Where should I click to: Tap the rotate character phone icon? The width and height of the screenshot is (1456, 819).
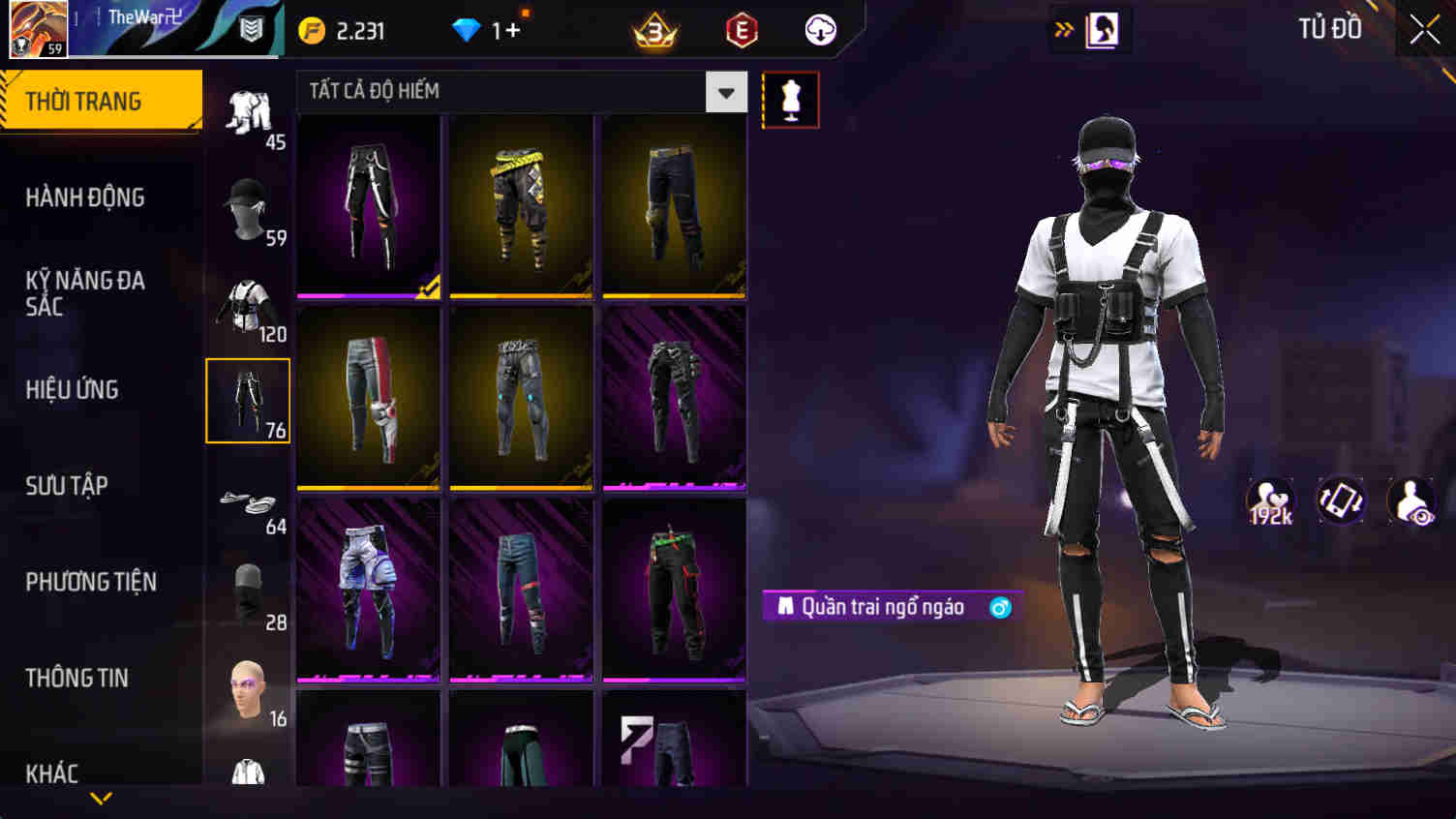[x=1341, y=500]
